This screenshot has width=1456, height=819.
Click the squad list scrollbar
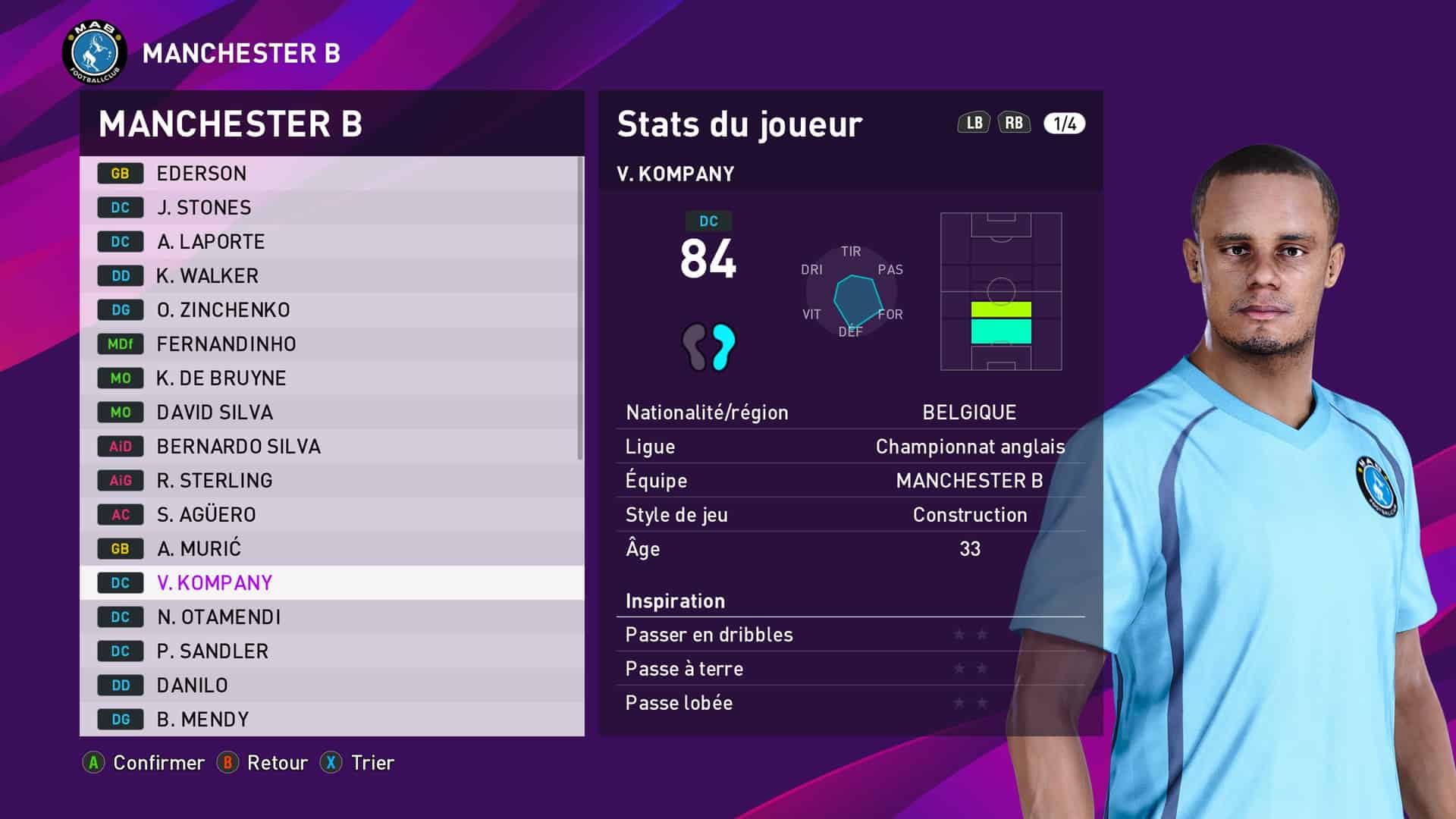[580, 308]
